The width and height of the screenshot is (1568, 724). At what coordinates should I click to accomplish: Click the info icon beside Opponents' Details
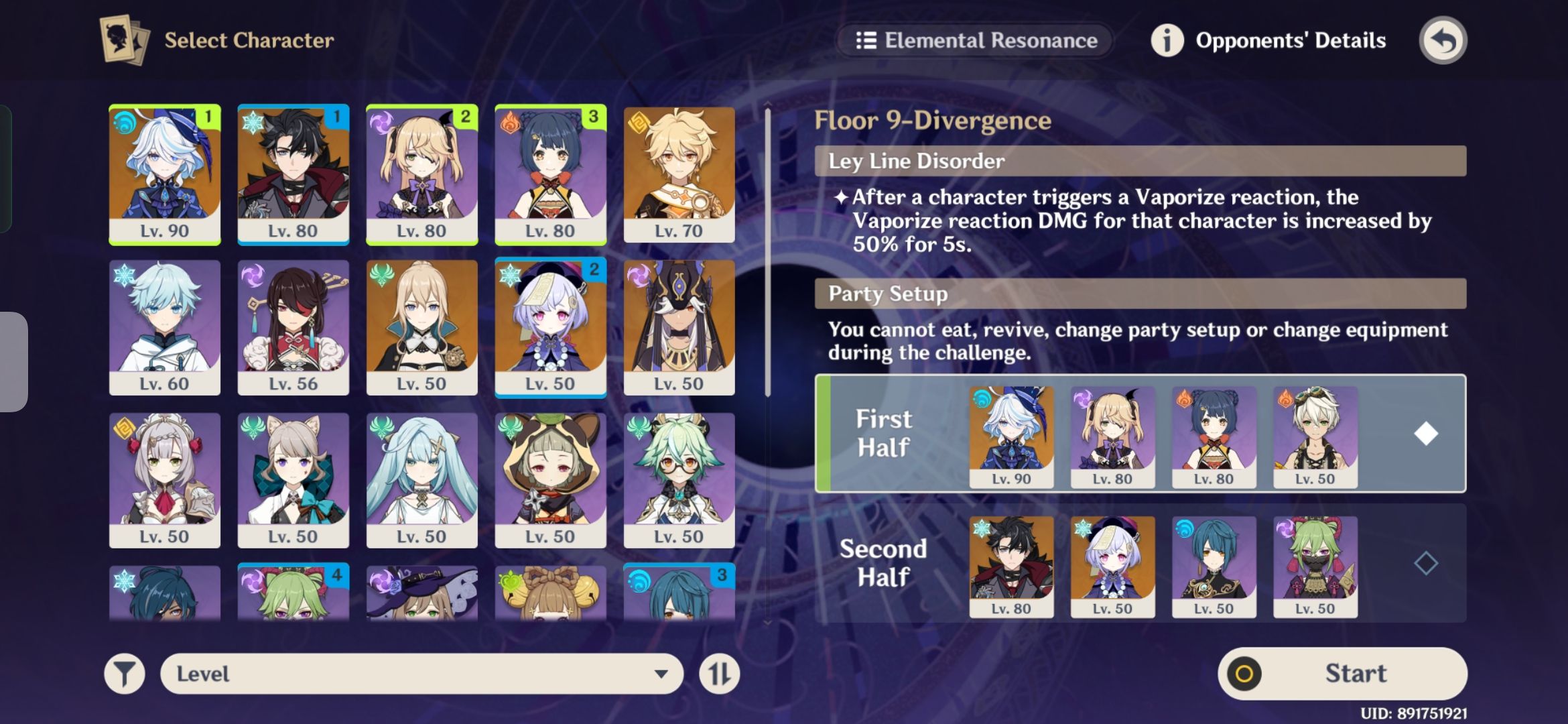(x=1166, y=40)
